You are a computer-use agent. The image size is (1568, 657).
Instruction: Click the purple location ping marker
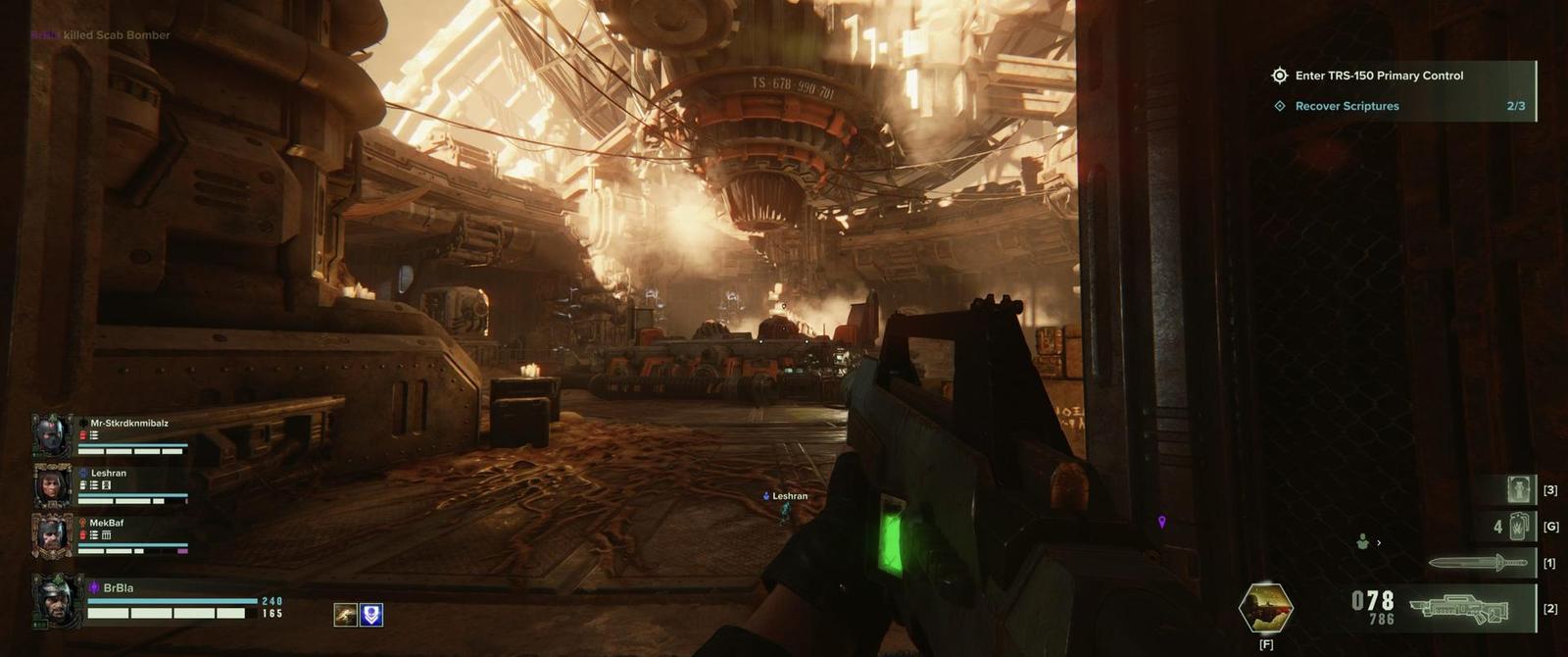click(x=1162, y=523)
